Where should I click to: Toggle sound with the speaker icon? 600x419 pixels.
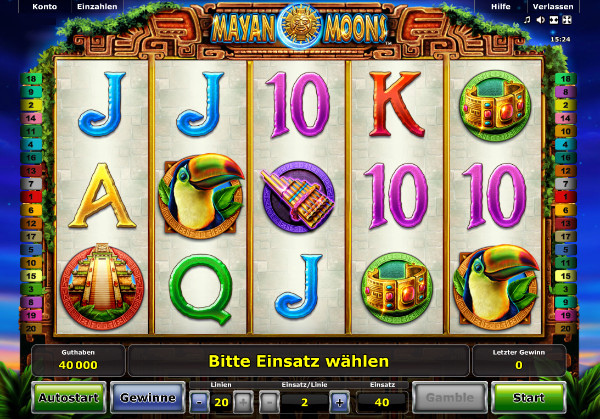(540, 19)
